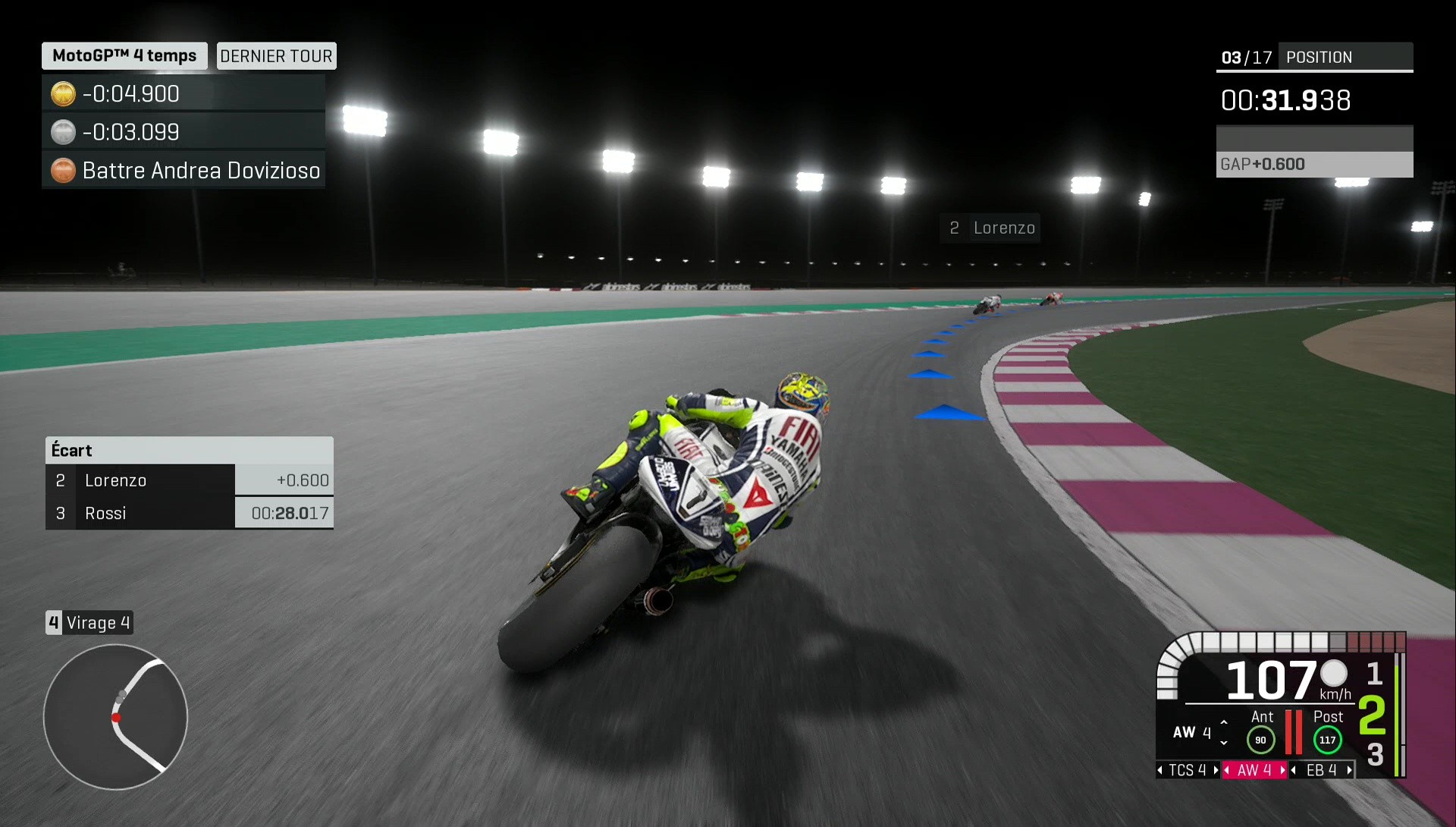Click the up arrow to raise AW level

click(1223, 723)
